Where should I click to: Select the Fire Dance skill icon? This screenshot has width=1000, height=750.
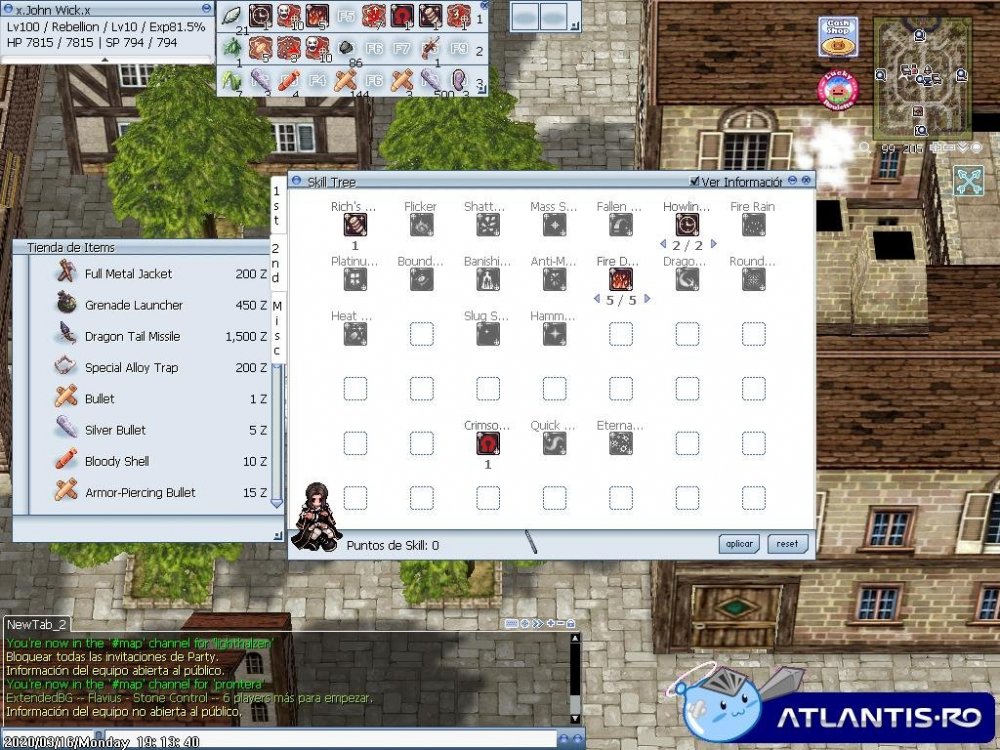[620, 279]
